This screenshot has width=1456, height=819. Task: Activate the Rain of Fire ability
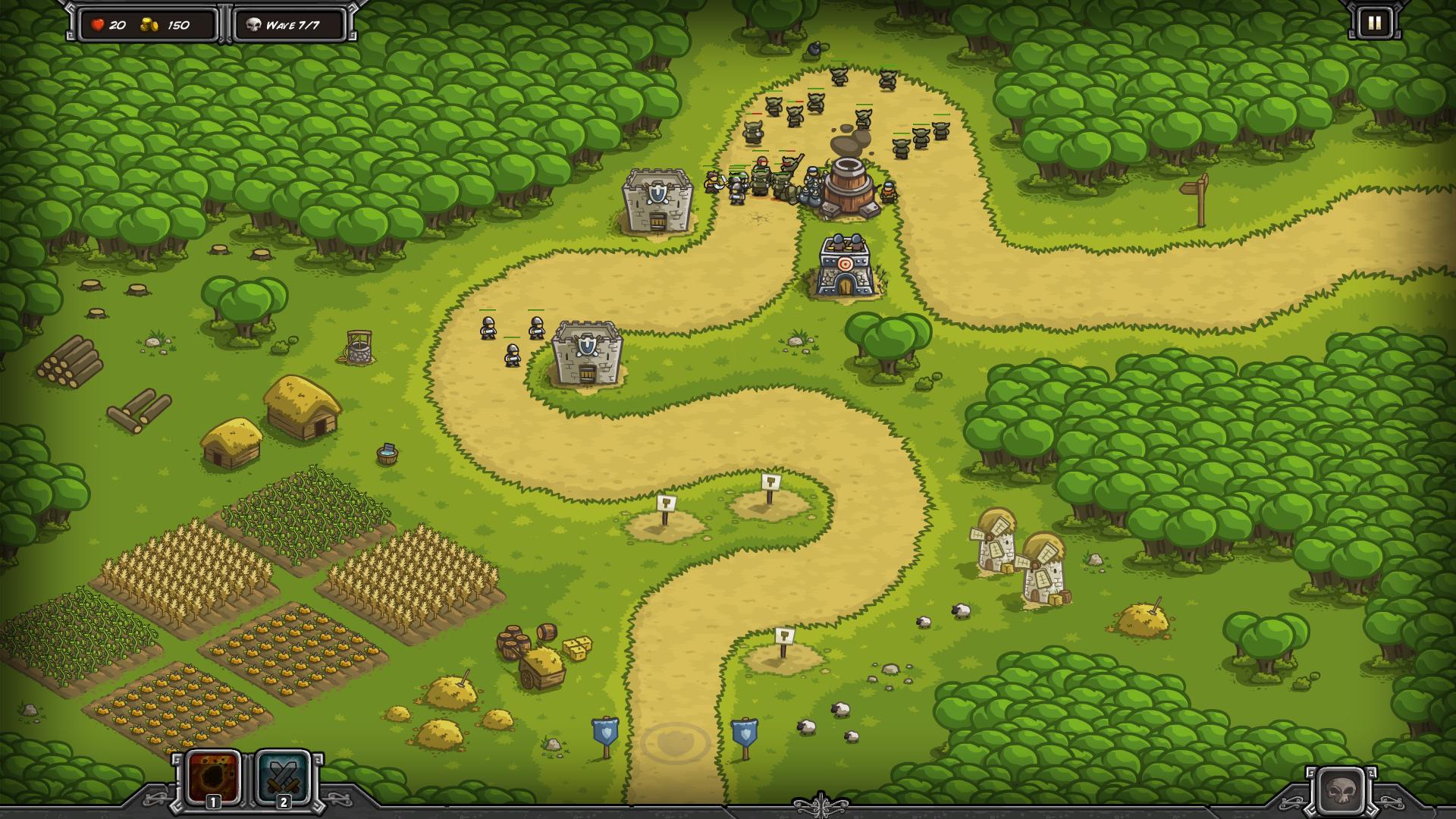(x=214, y=777)
